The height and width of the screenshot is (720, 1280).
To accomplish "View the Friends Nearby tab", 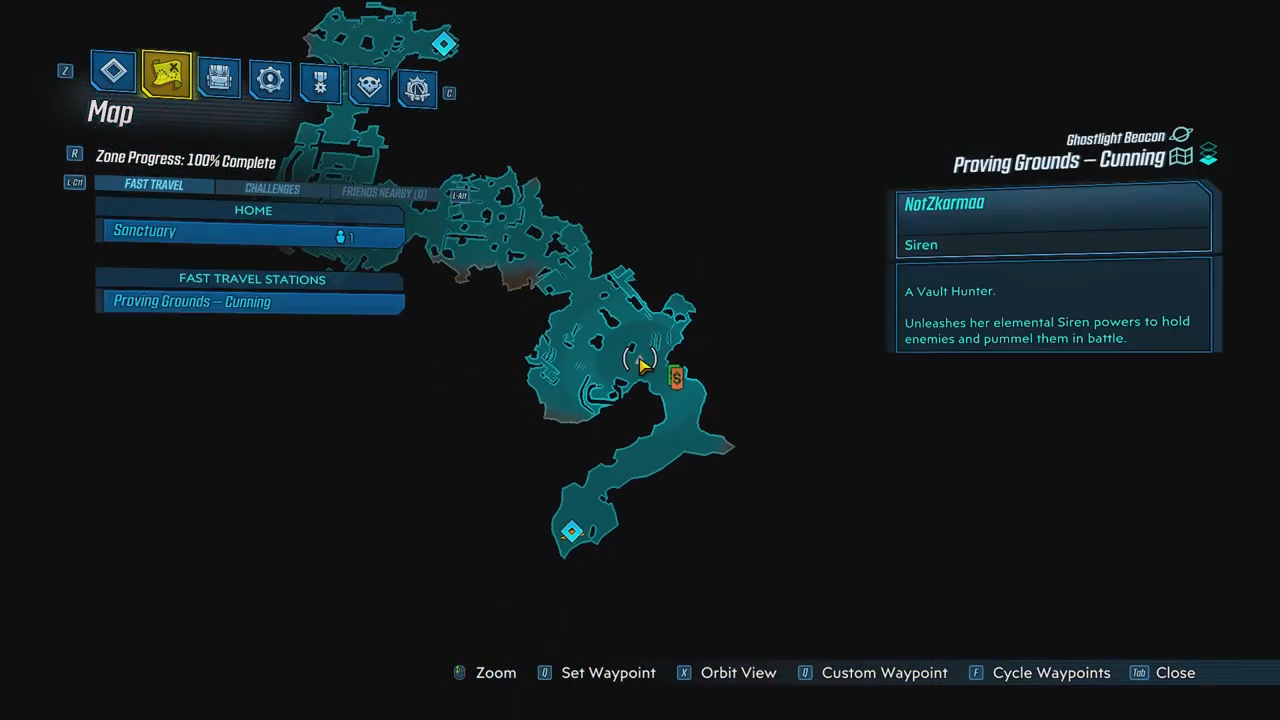I will [384, 193].
